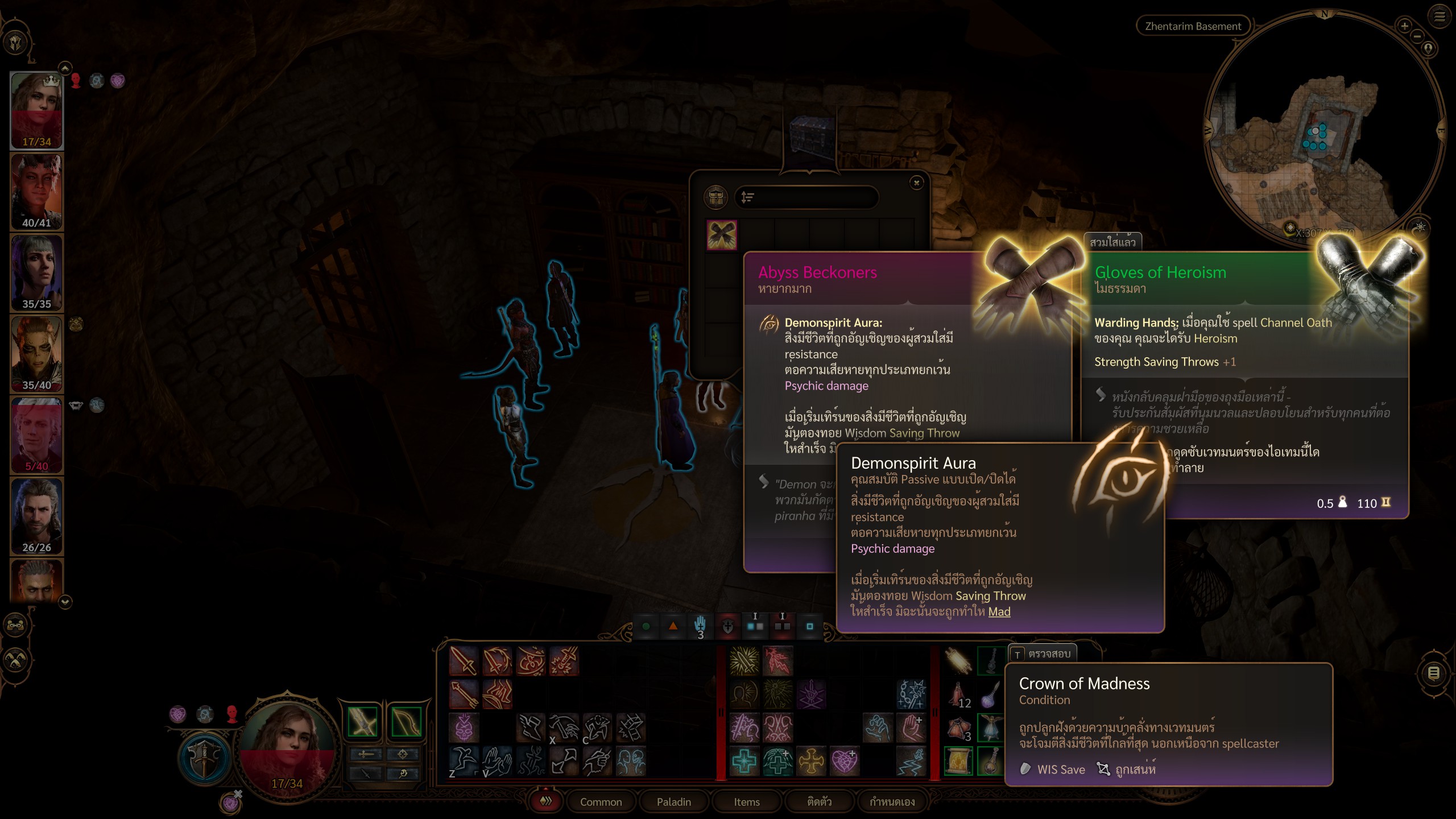The height and width of the screenshot is (819, 1456).
Task: Select the equipped ranged bow slot
Action: (x=406, y=722)
